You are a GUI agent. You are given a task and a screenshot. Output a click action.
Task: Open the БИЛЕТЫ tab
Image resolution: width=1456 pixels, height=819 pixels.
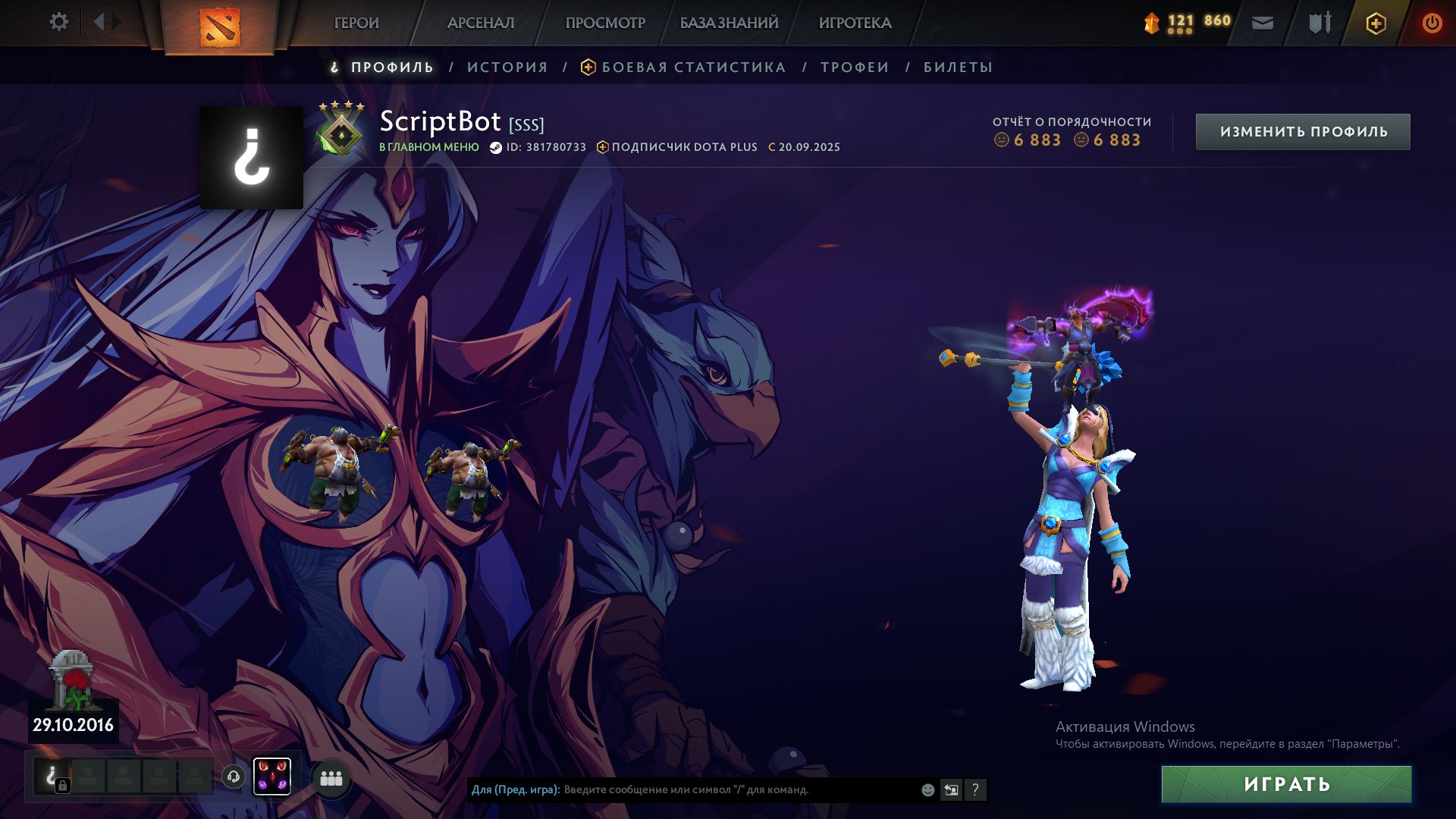958,67
